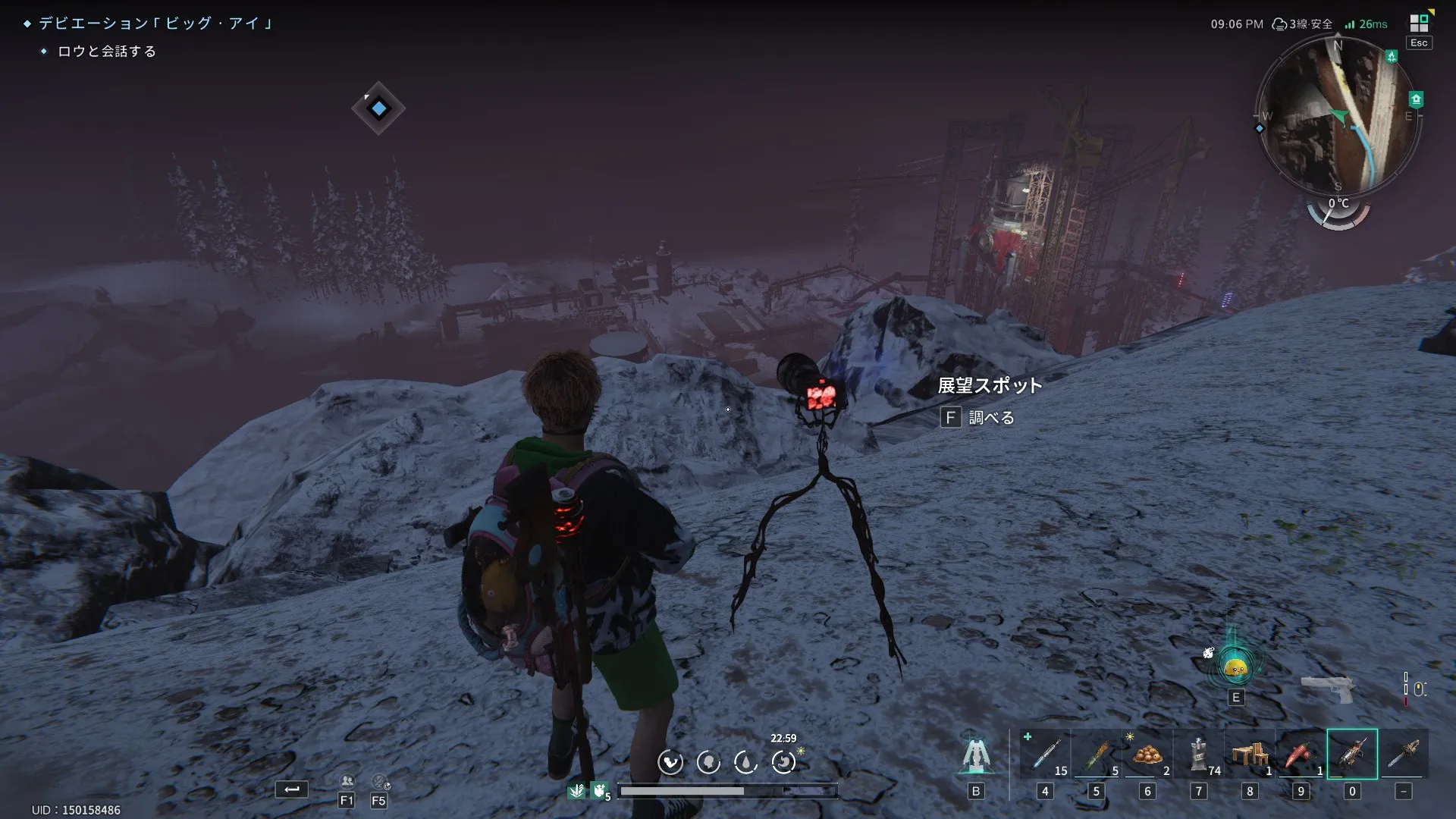This screenshot has height=819, width=1456.
Task: Open the main menu grid icon
Action: tap(1419, 23)
